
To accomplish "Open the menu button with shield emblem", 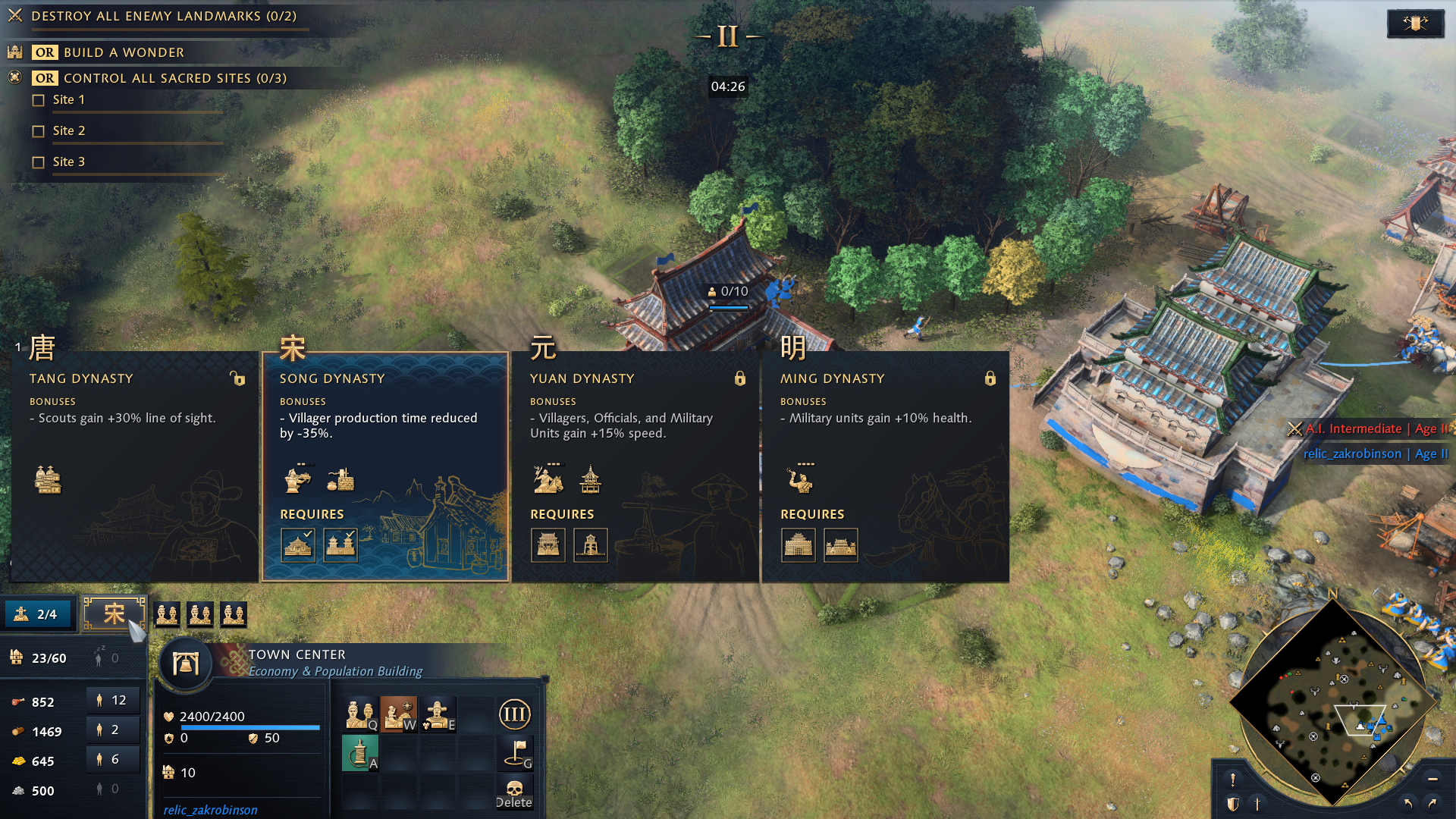I will pos(1415,24).
